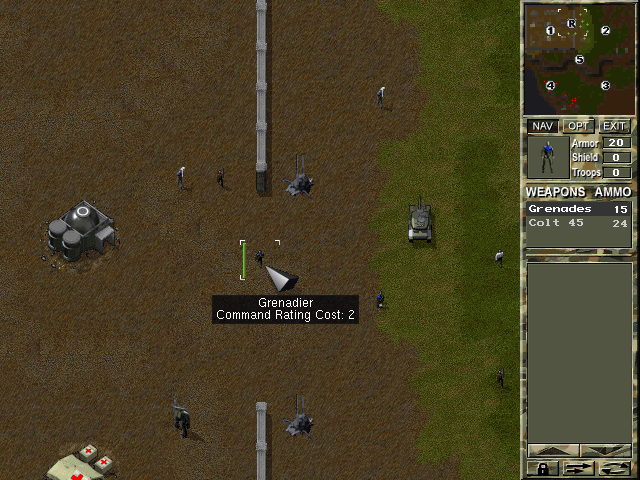Click the minimap overview

click(578, 58)
